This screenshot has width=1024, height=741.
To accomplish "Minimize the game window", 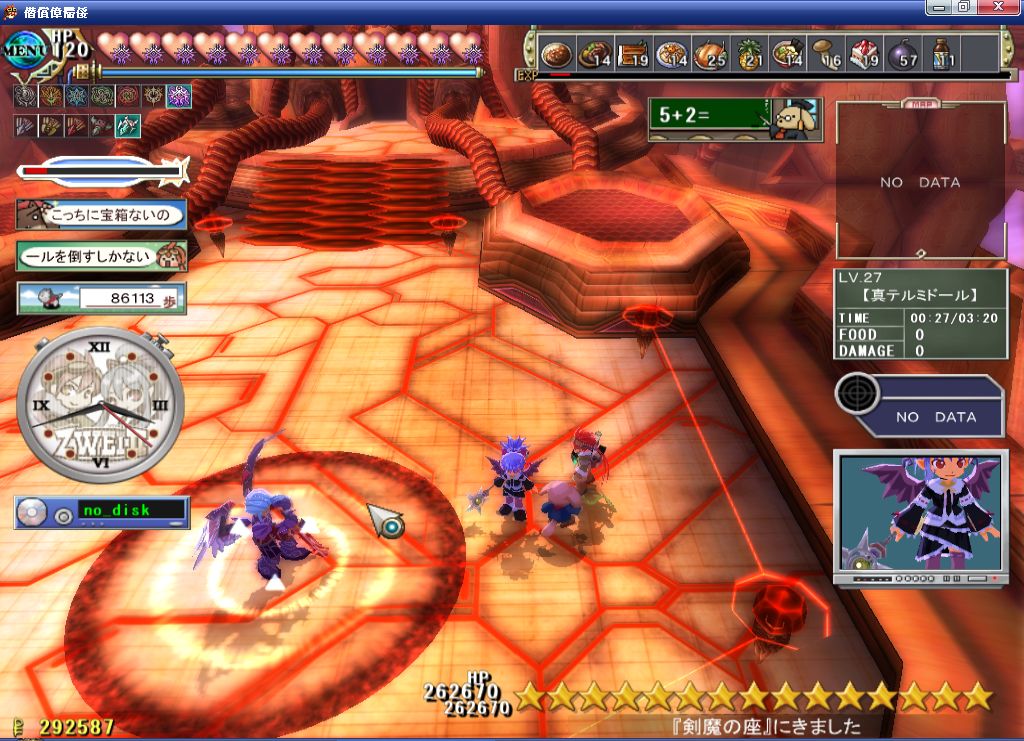I will pyautogui.click(x=939, y=7).
